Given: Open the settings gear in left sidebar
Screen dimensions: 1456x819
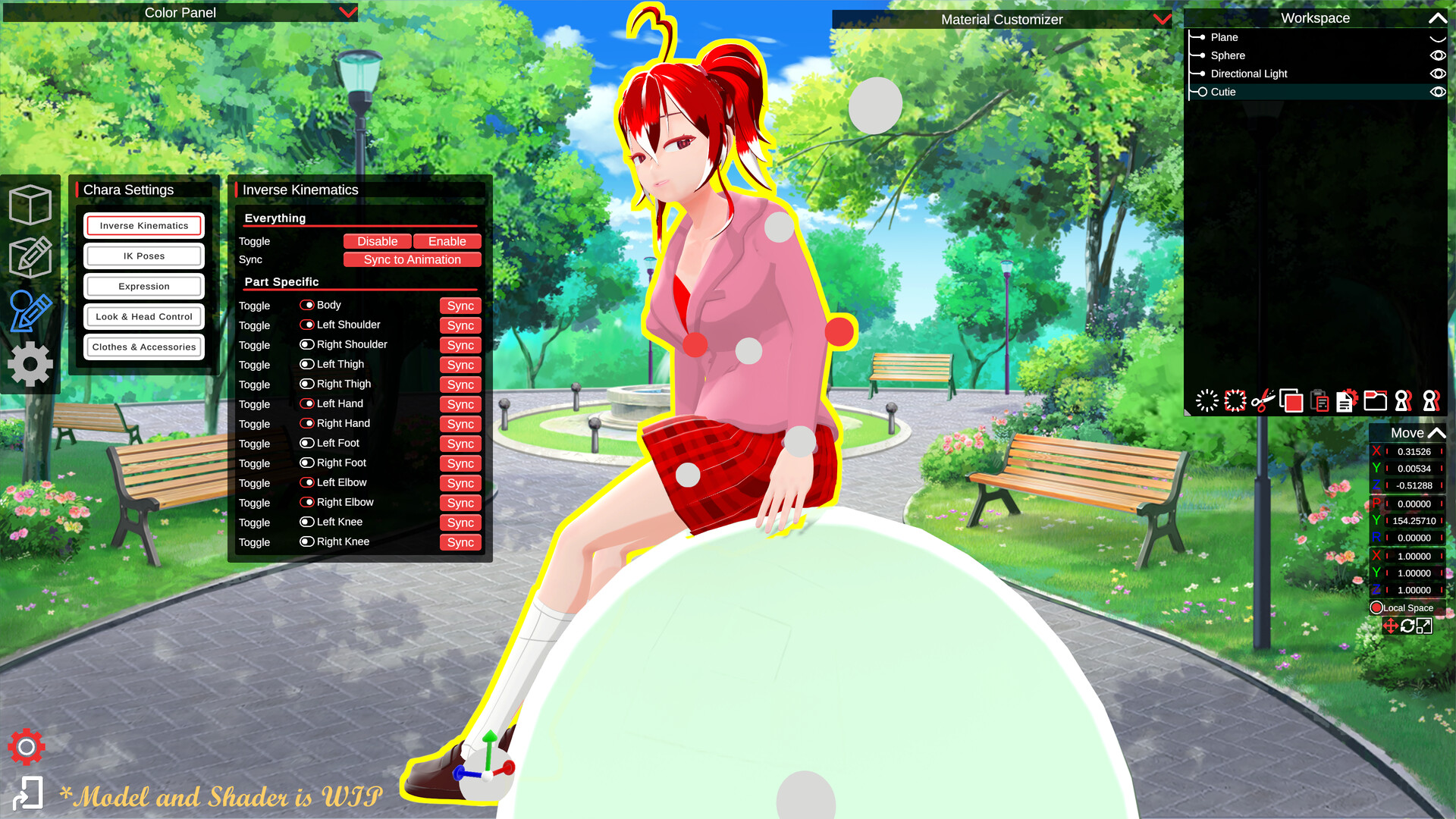Looking at the screenshot, I should click(31, 364).
